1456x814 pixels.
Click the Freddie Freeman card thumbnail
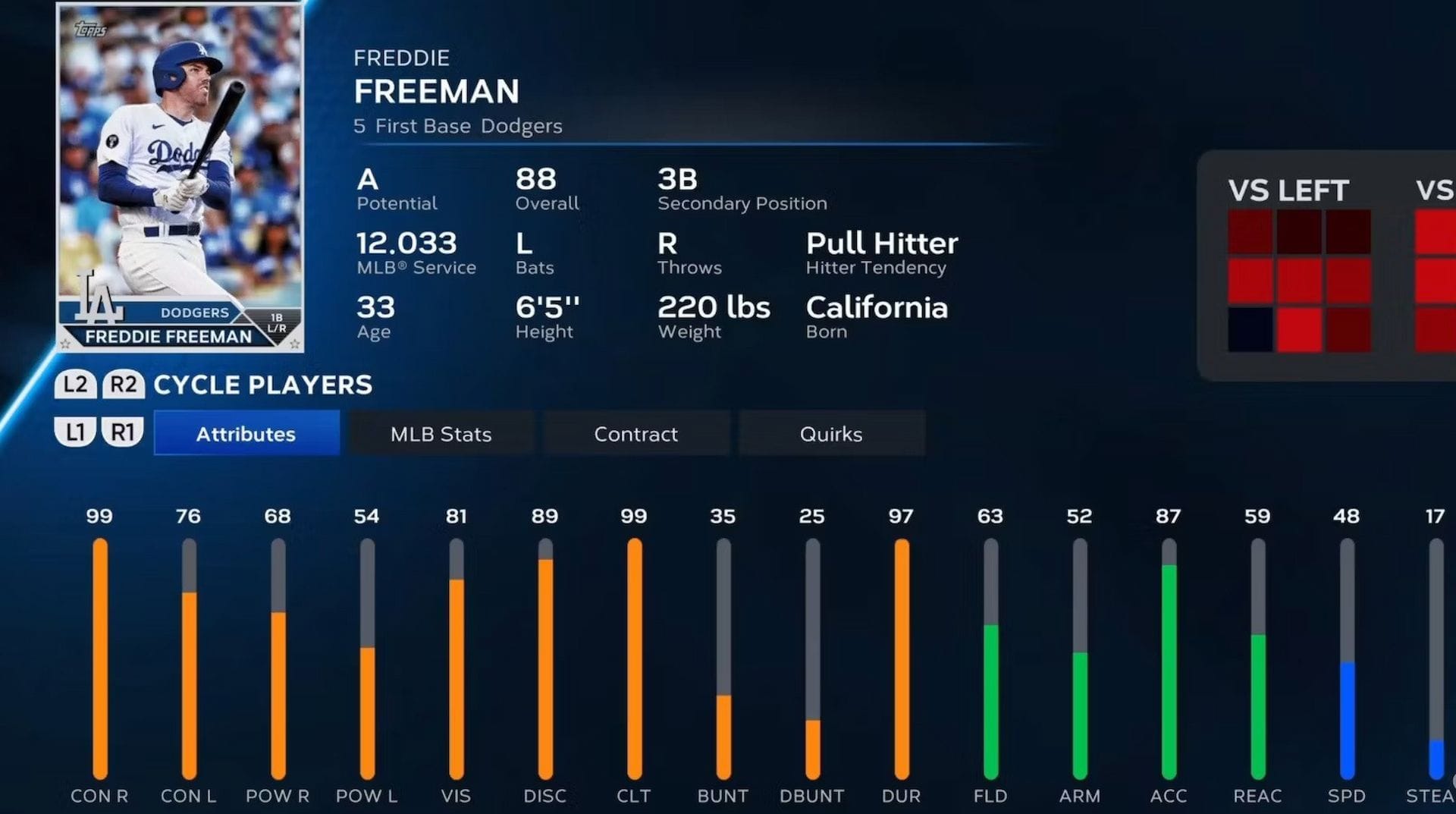pos(180,174)
